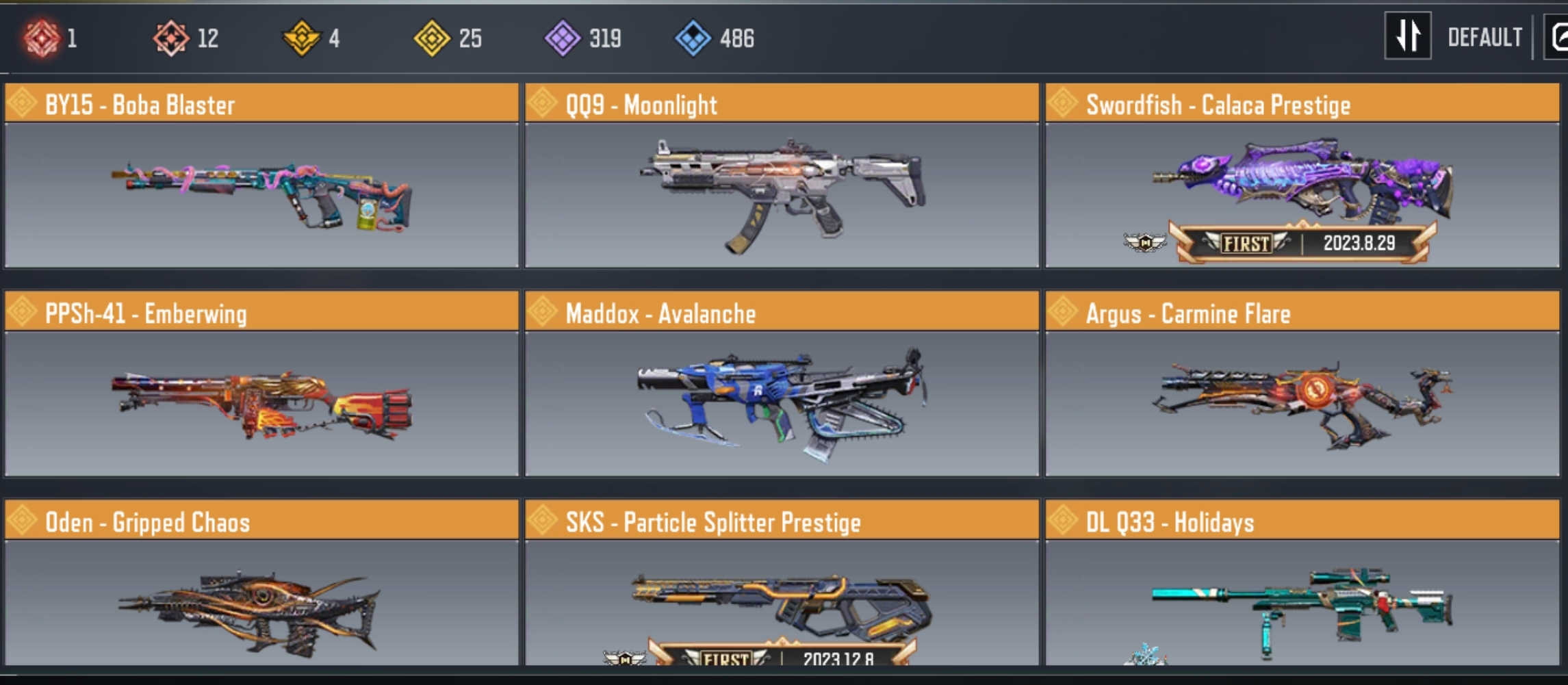Filter by orange-red rarity showing 12
1568x685 pixels.
point(171,38)
